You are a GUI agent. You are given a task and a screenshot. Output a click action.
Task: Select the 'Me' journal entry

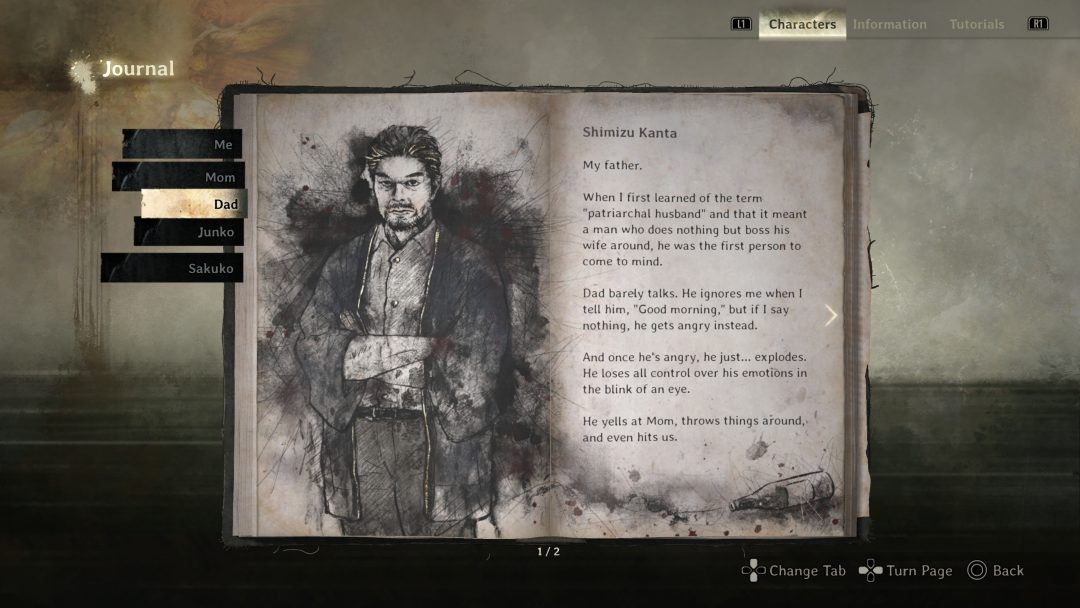184,144
